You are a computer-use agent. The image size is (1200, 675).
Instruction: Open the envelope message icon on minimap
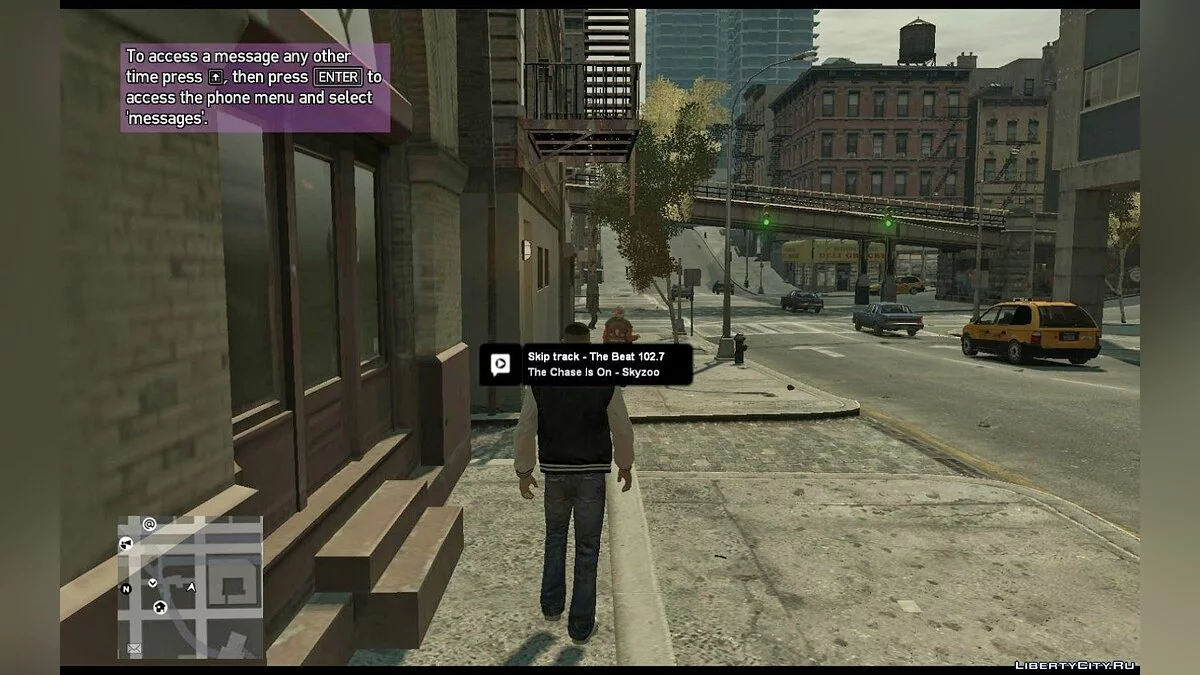coord(134,649)
